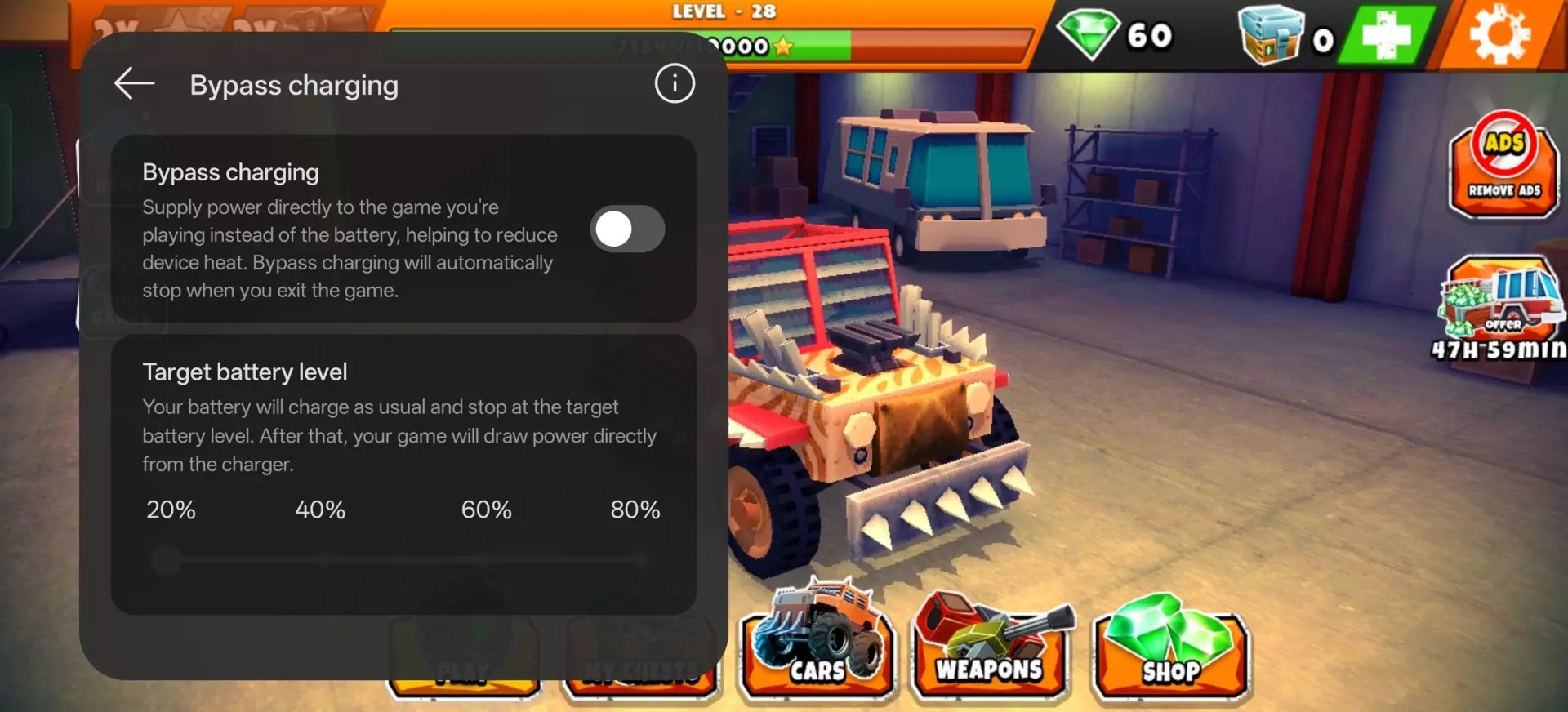
Task: Open the gem Shop
Action: coord(1170,647)
